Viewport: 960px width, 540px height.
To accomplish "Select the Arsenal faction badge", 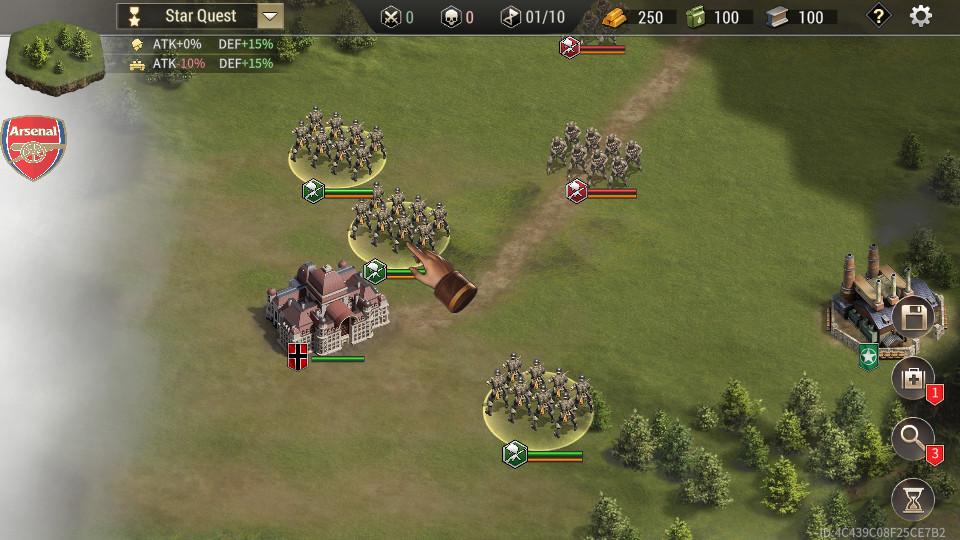I will tap(35, 148).
